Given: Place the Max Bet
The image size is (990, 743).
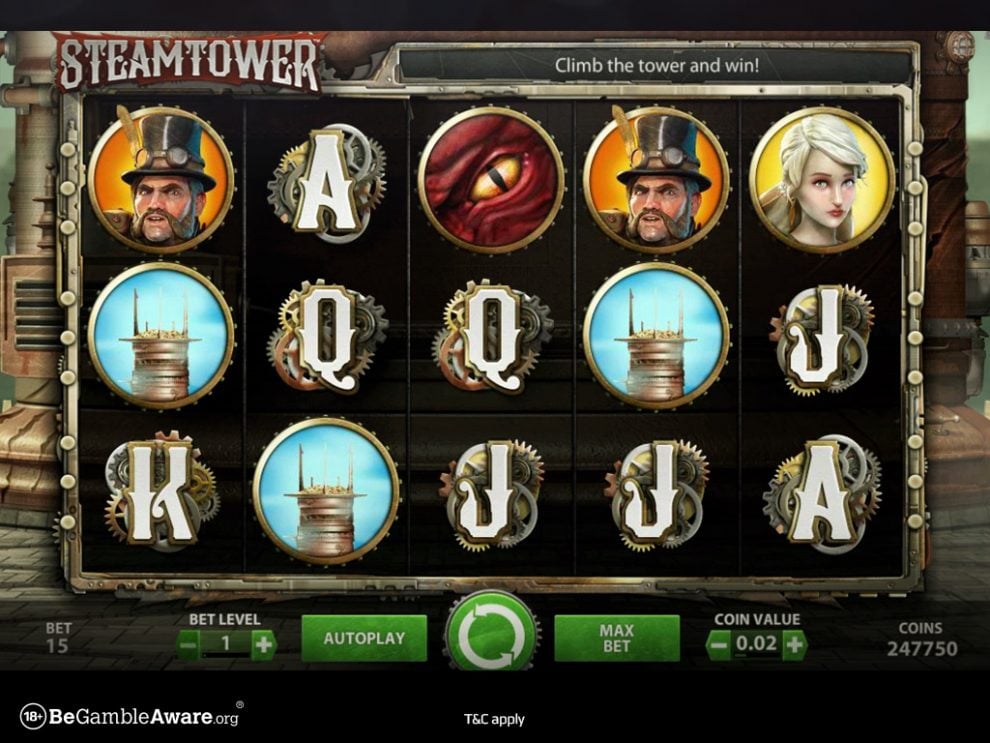Looking at the screenshot, I should coord(617,638).
